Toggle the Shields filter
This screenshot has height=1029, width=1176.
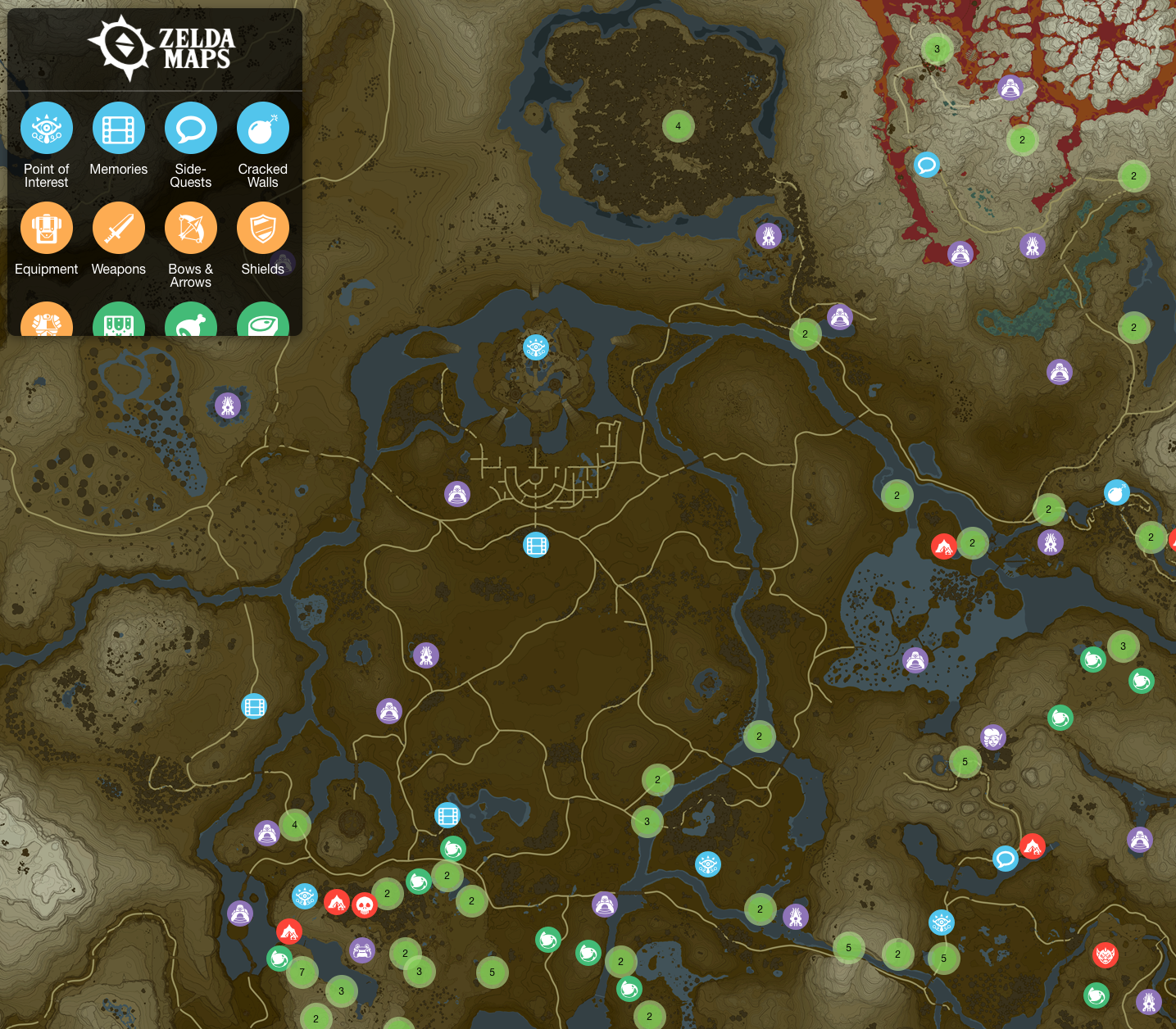pyautogui.click(x=262, y=228)
